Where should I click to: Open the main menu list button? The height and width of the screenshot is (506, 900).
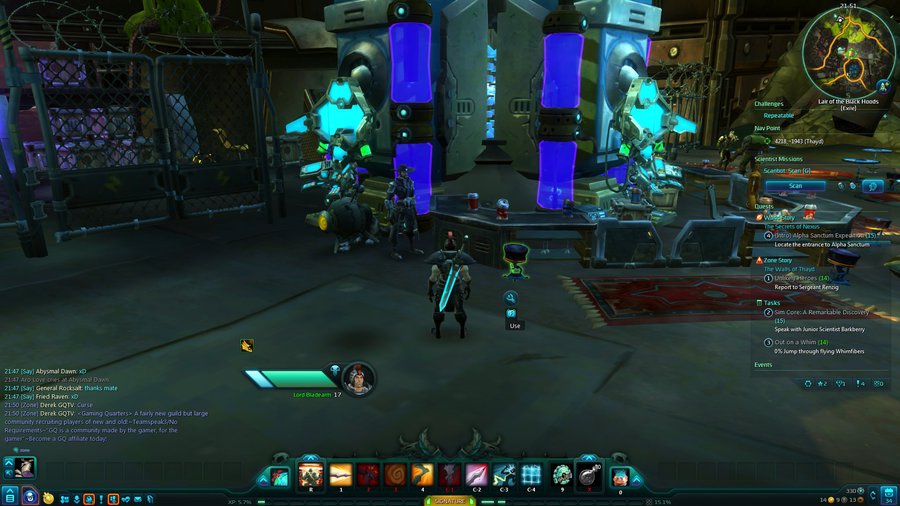(x=9, y=496)
